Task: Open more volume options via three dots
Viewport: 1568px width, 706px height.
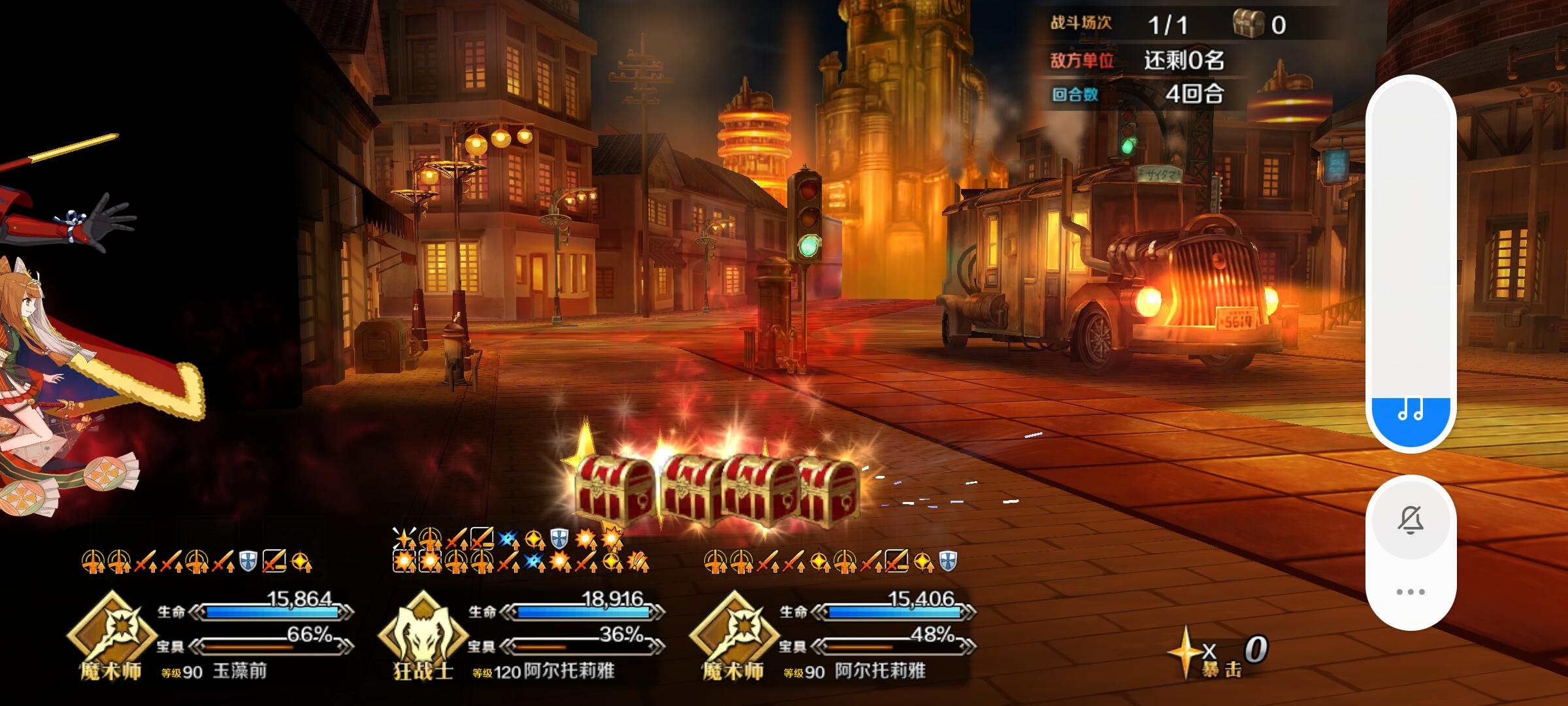Action: pyautogui.click(x=1411, y=592)
